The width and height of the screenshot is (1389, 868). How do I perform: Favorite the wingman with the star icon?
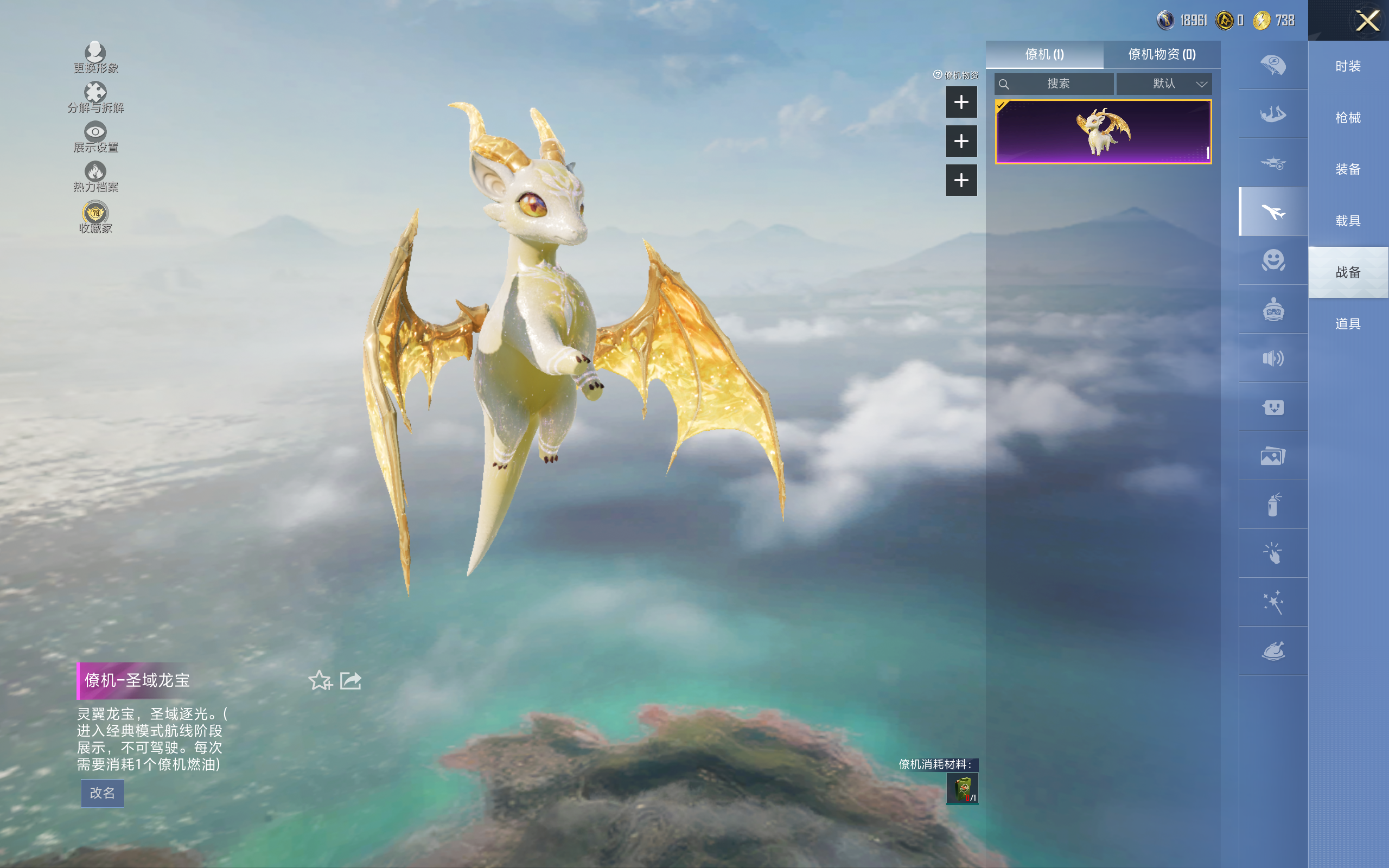point(320,680)
